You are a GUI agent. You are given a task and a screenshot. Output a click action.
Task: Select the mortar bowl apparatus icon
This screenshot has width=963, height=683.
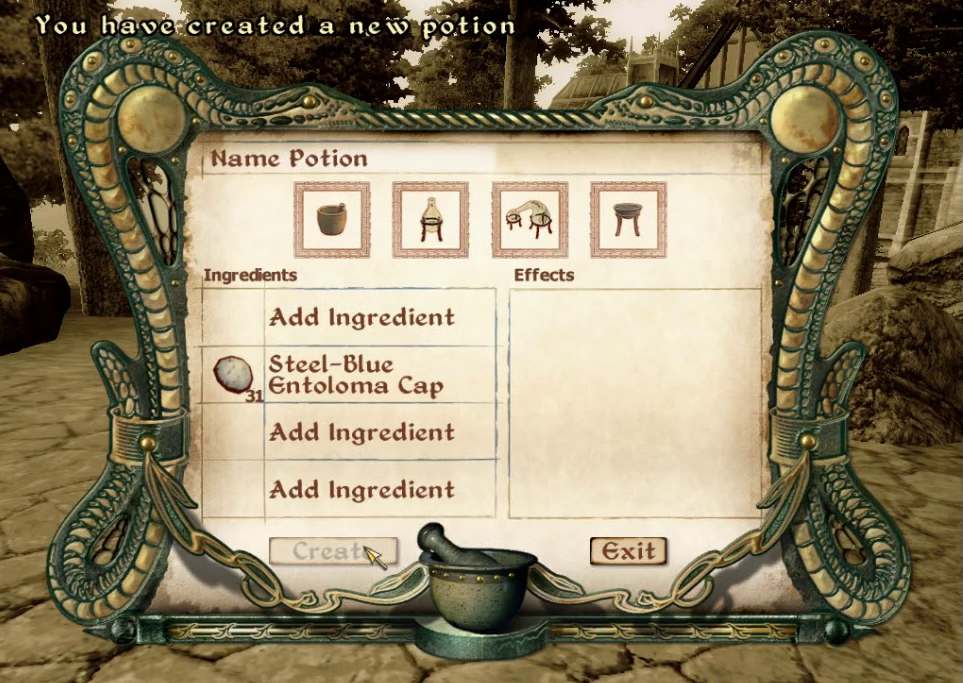pos(332,219)
